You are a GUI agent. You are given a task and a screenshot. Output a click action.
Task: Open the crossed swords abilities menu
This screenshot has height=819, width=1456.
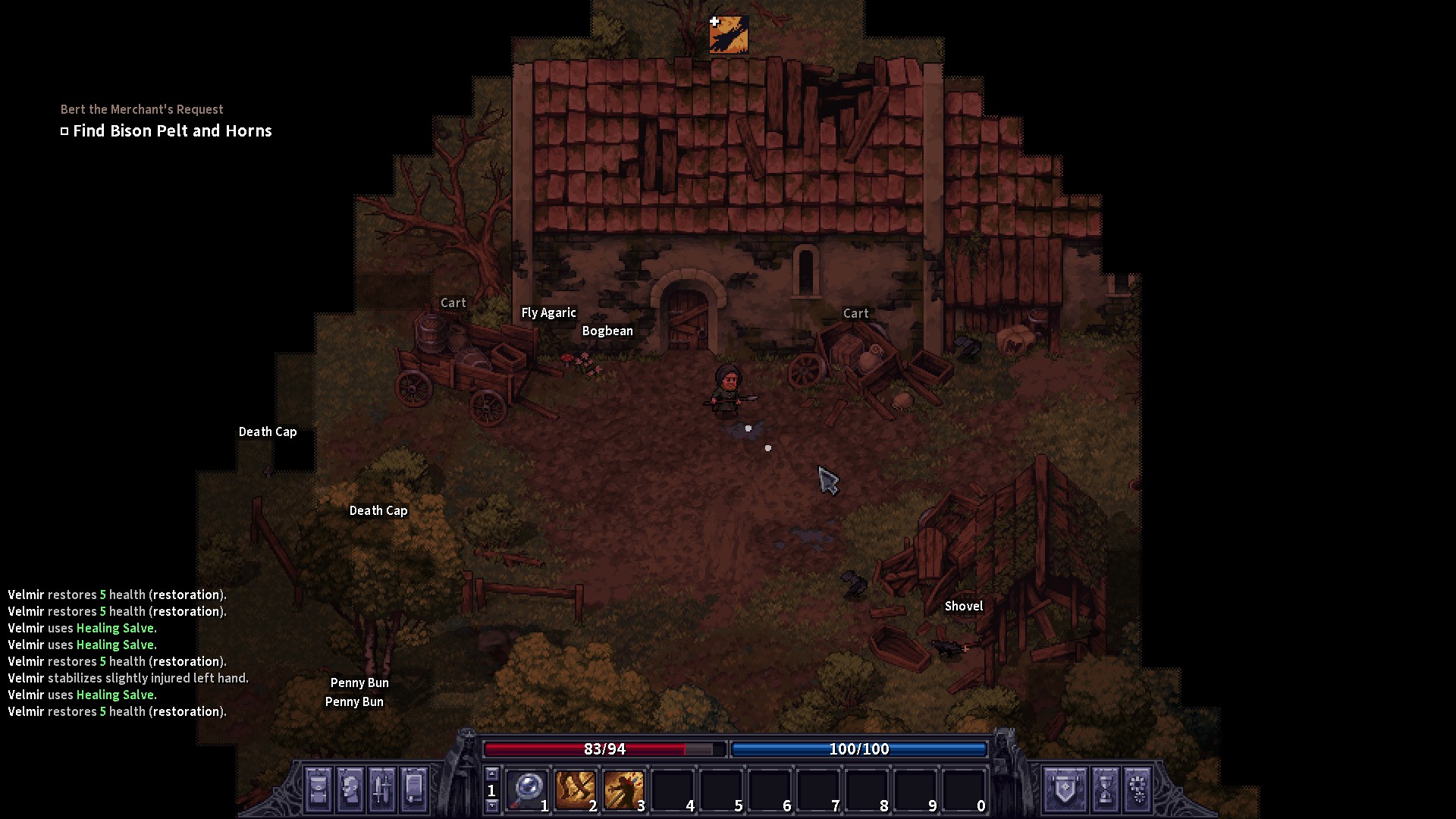382,789
